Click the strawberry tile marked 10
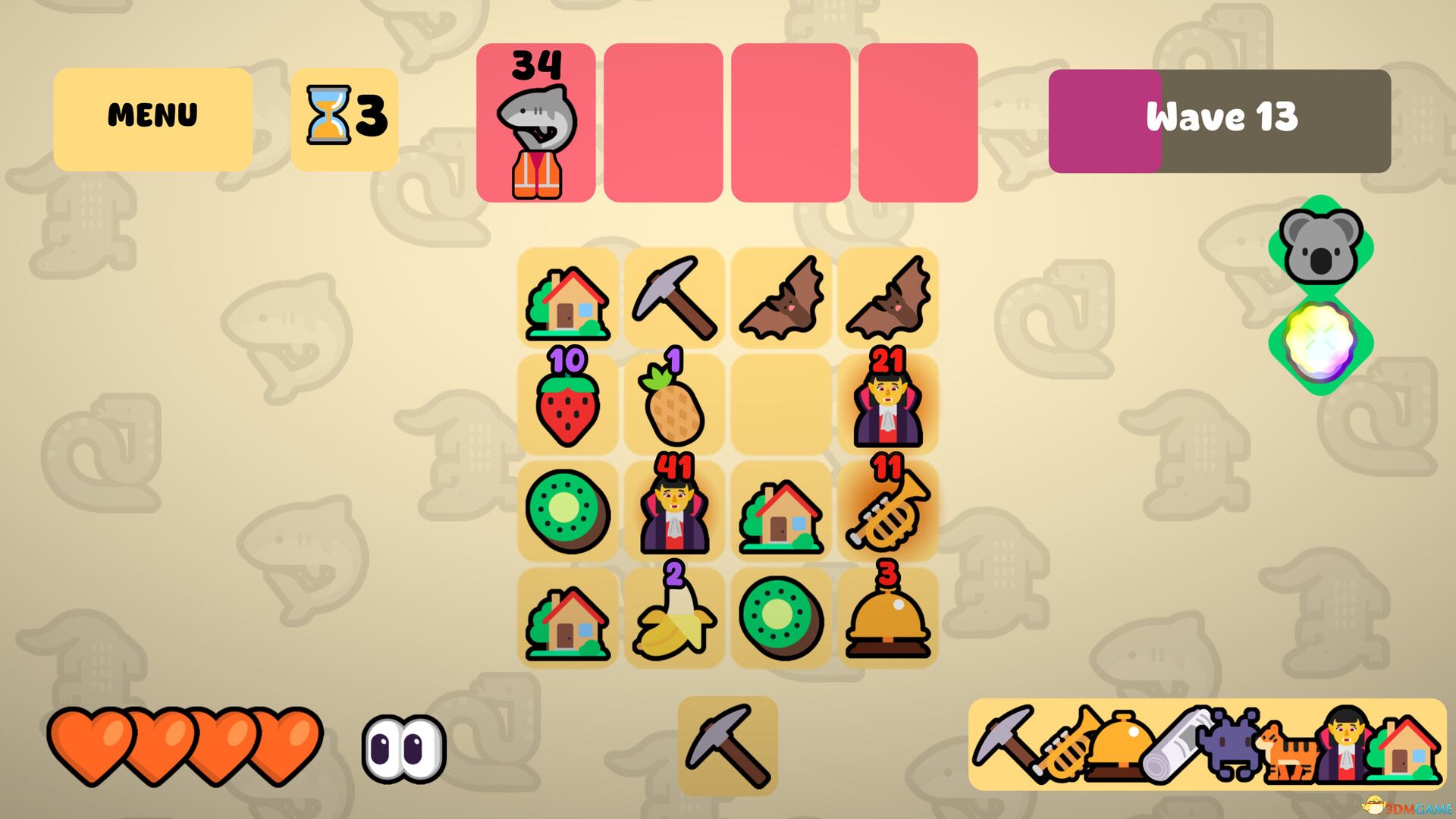The height and width of the screenshot is (819, 1456). pos(567,406)
